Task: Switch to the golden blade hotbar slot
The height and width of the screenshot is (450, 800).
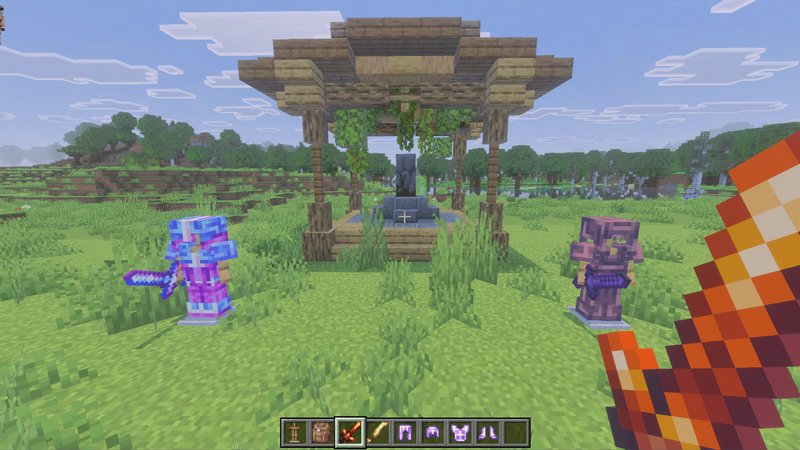Action: (378, 432)
